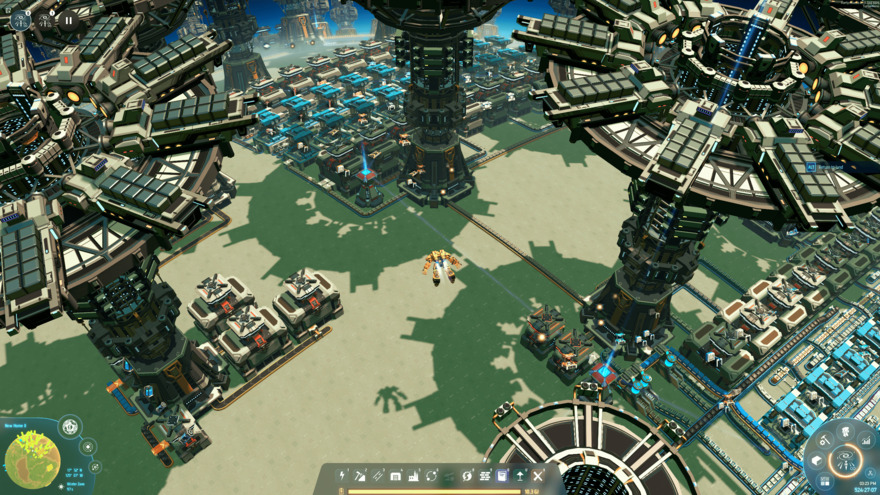Show the production statistics chart
Screen dimensions: 880x495
tap(866, 441)
